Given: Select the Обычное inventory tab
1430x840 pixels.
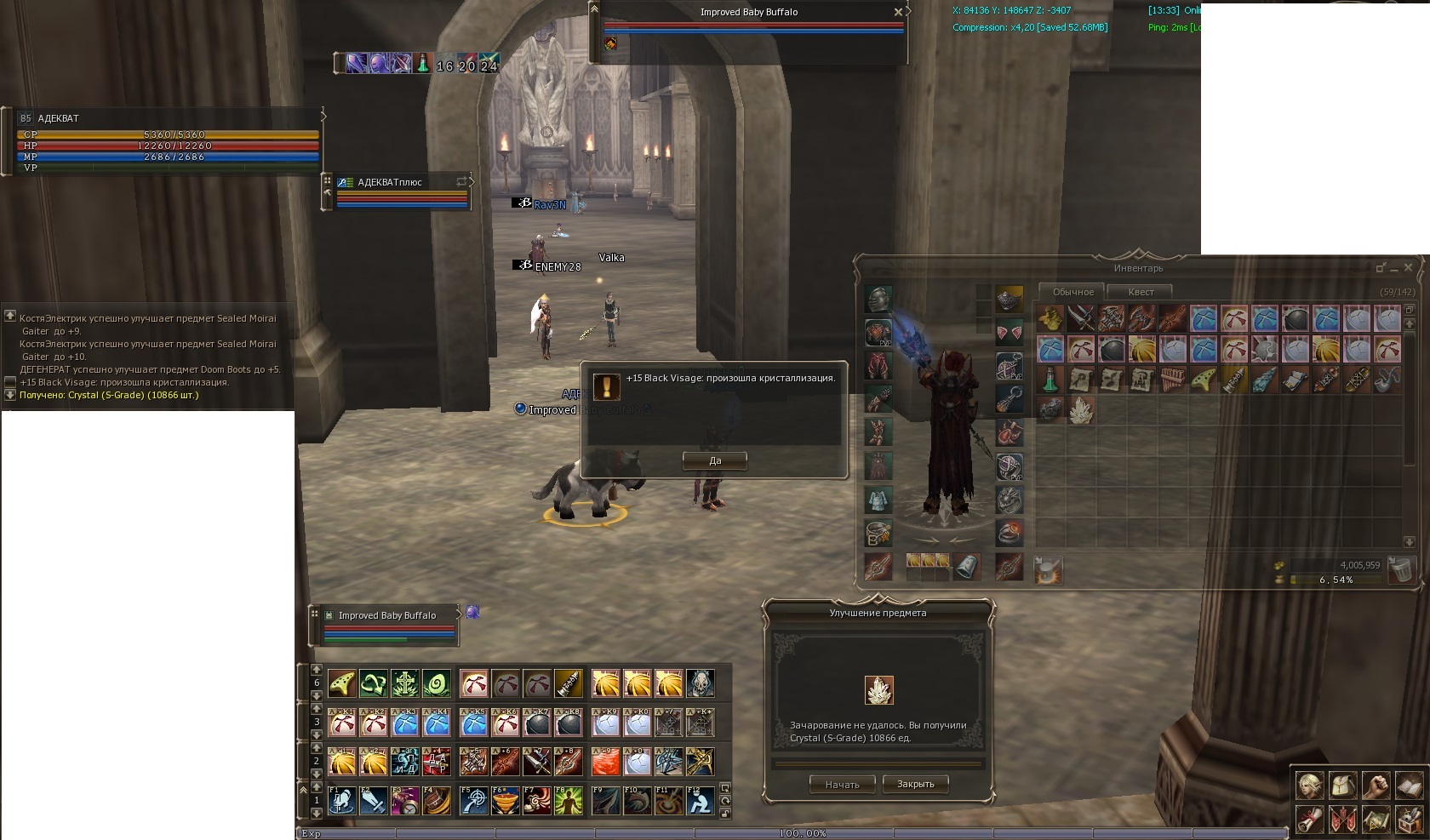Looking at the screenshot, I should (x=1072, y=292).
